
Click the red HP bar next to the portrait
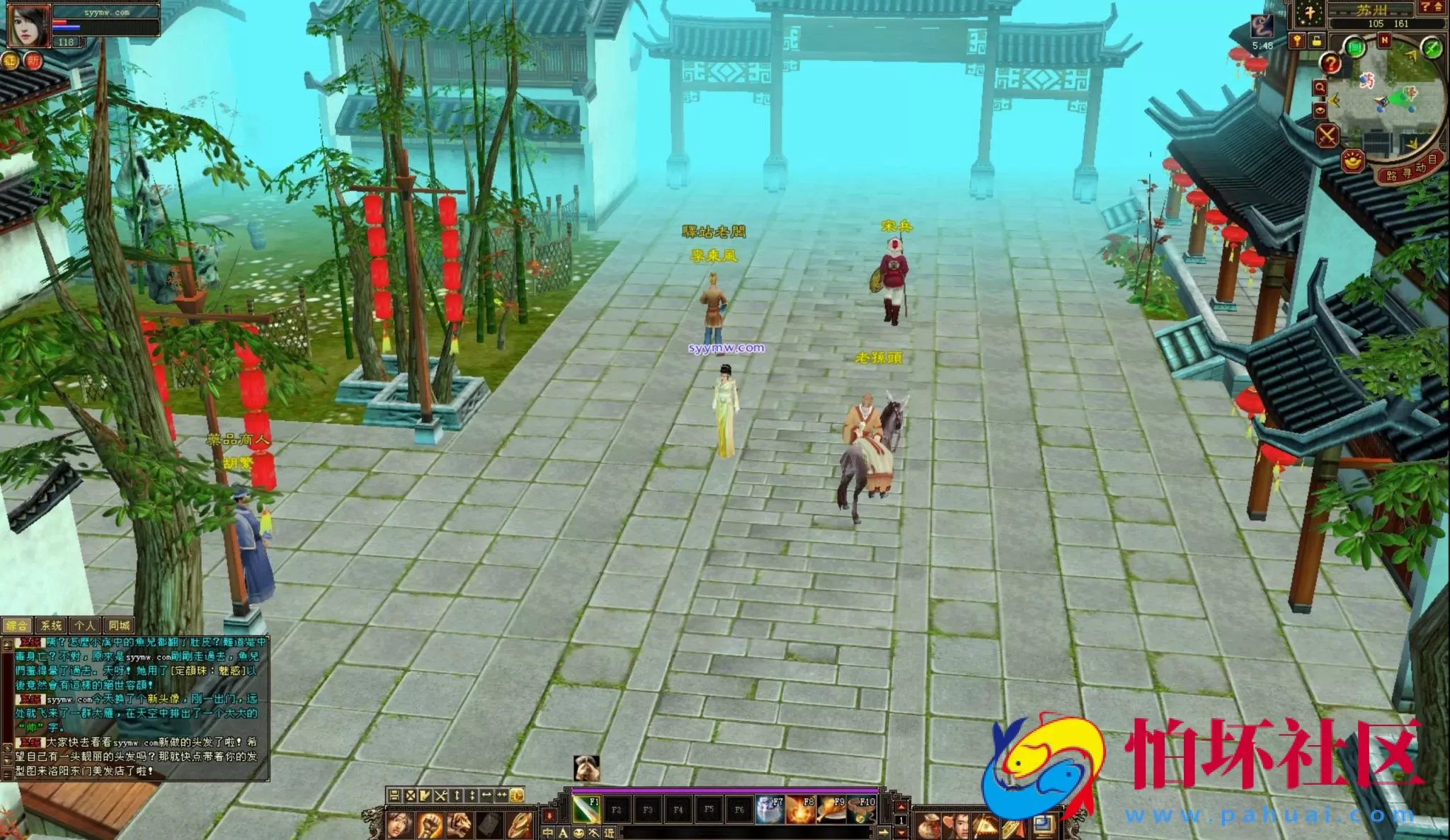[60, 22]
